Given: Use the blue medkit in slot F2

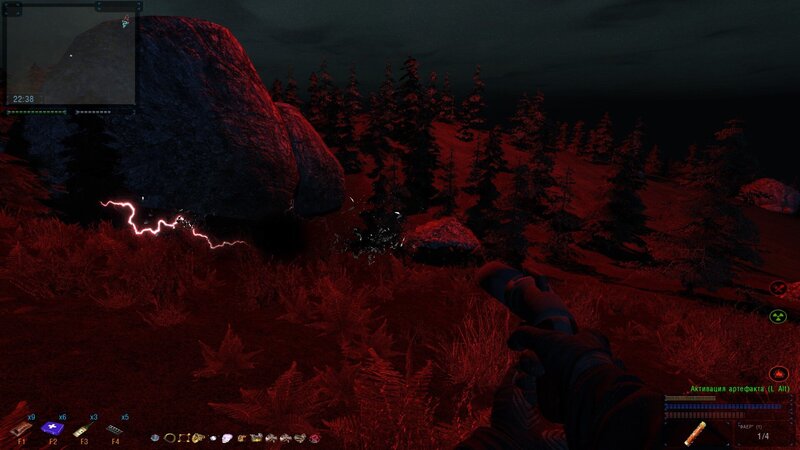Looking at the screenshot, I should [52, 428].
